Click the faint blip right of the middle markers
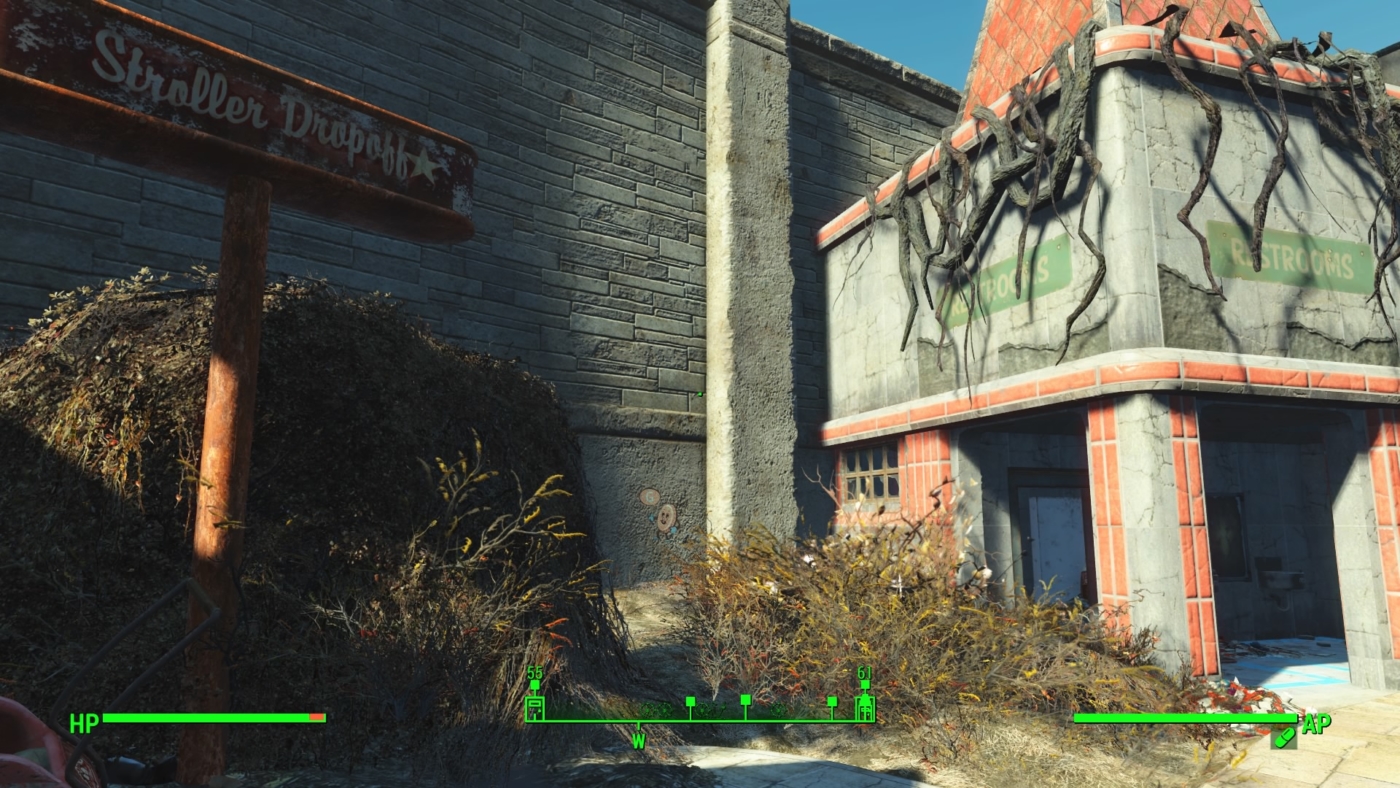Image resolution: width=1400 pixels, height=788 pixels. pos(777,710)
